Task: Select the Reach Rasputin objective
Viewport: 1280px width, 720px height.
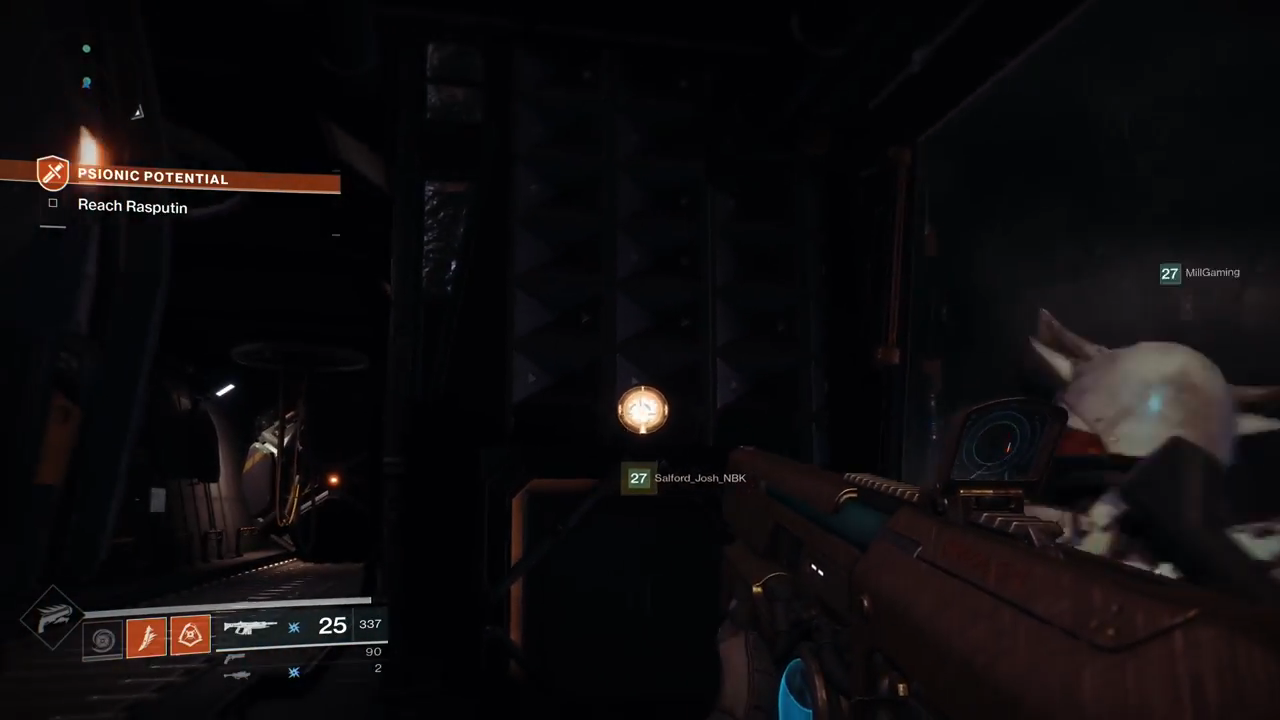Action: pos(132,206)
